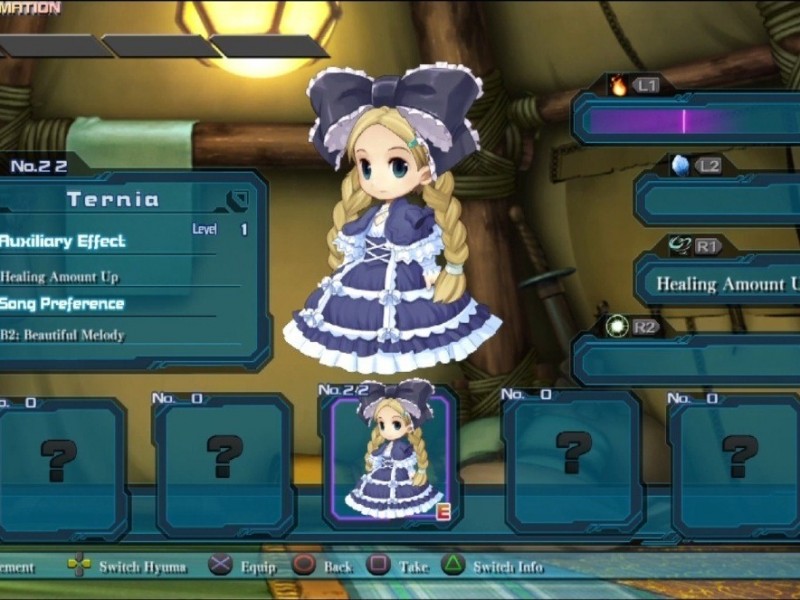Select the L2 blue gem slot
The width and height of the screenshot is (800, 600).
[x=716, y=201]
